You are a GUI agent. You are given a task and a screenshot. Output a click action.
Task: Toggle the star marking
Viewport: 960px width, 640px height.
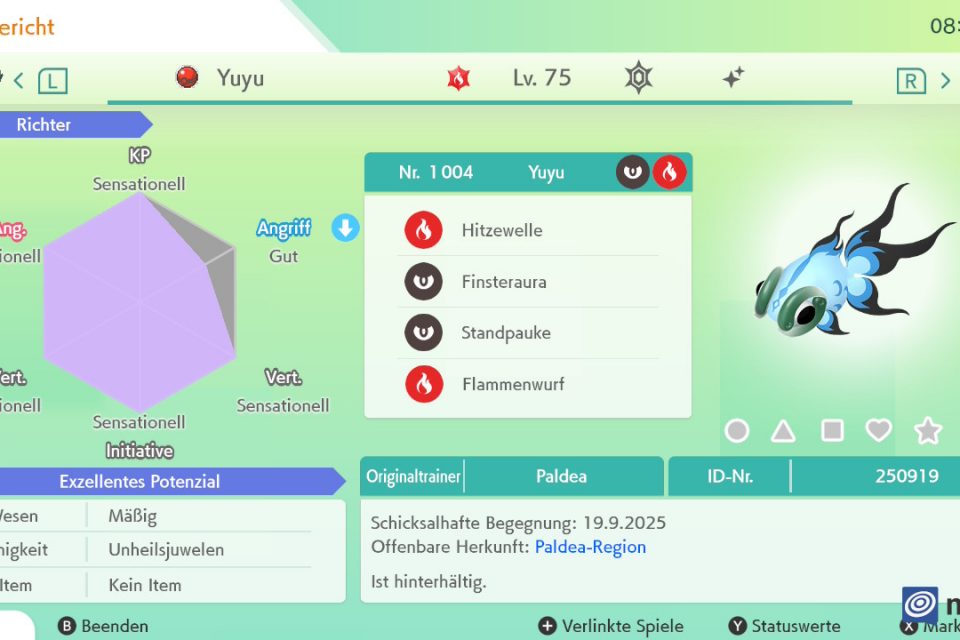point(928,431)
